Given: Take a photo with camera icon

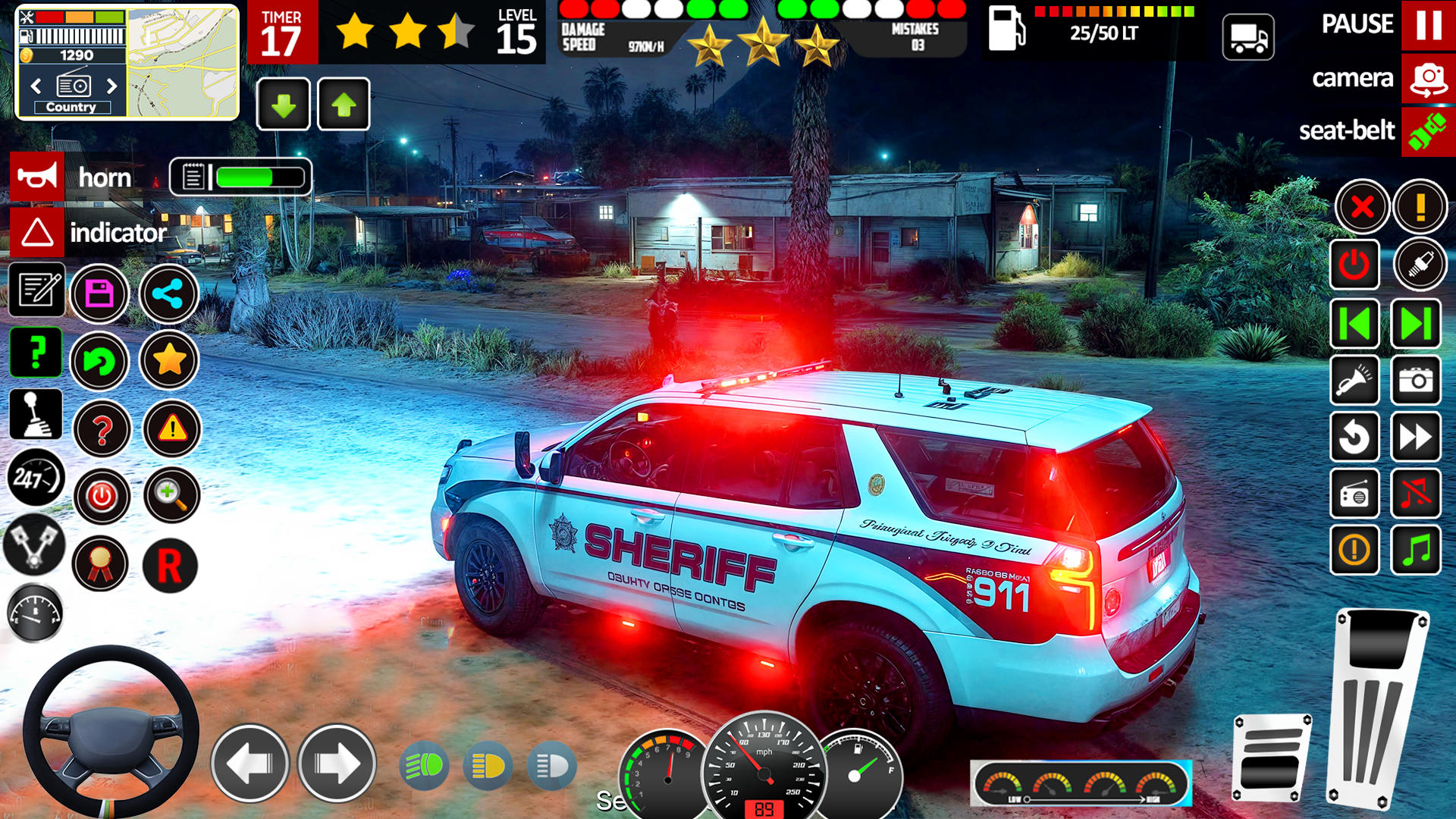Looking at the screenshot, I should coord(1415,381).
